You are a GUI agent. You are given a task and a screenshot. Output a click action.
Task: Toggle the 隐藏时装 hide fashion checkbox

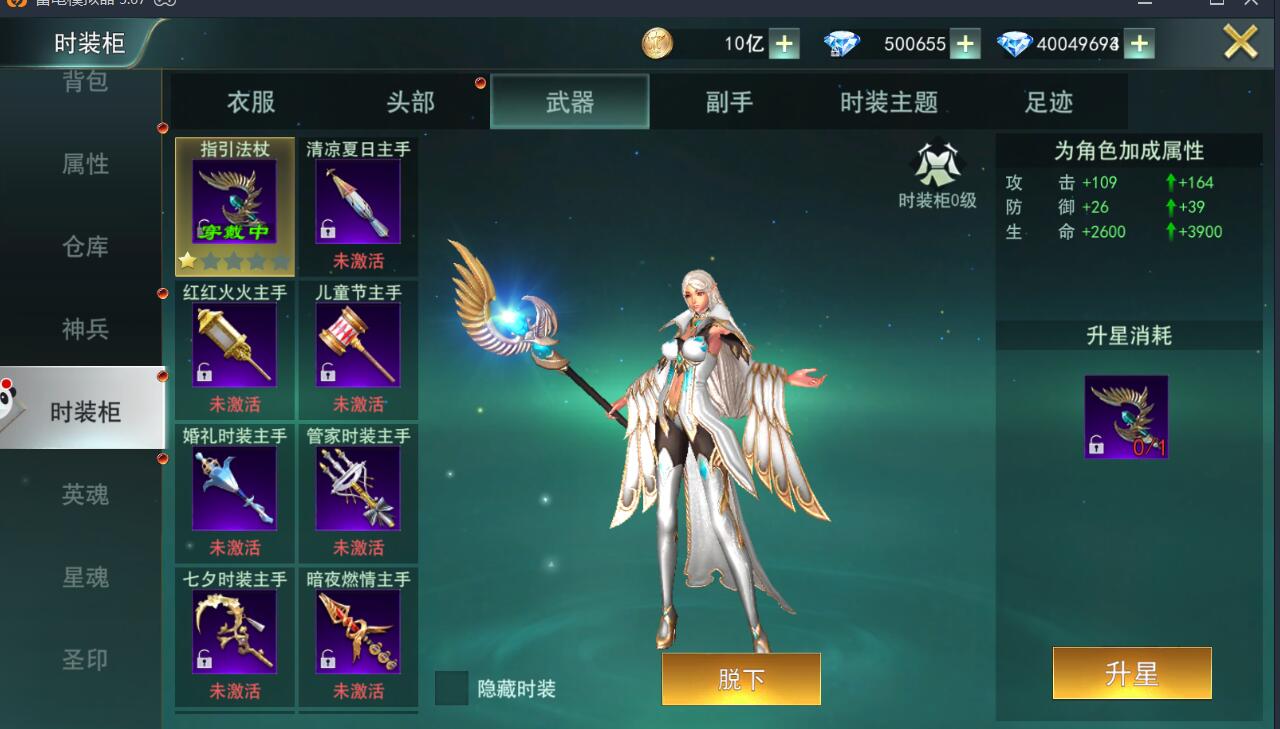point(452,688)
